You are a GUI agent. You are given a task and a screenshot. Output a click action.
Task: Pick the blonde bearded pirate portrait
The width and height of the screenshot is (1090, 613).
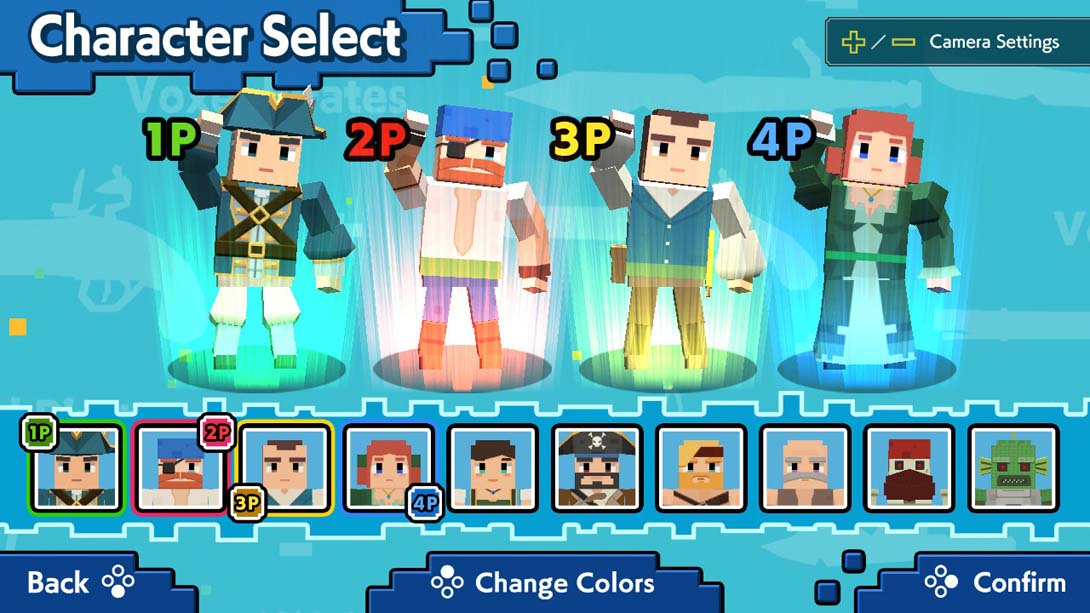coord(701,469)
